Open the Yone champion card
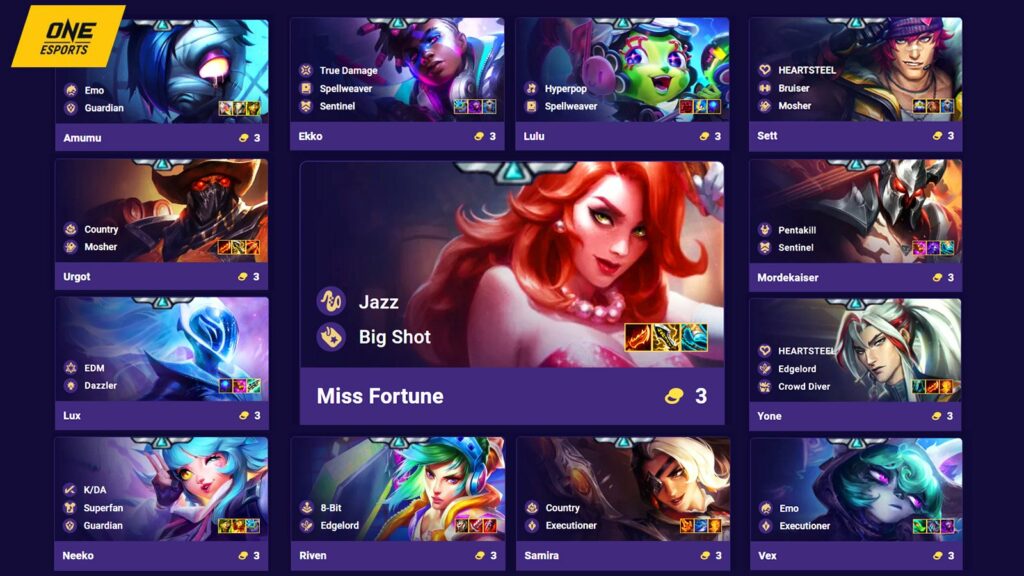The height and width of the screenshot is (576, 1024). [x=855, y=363]
